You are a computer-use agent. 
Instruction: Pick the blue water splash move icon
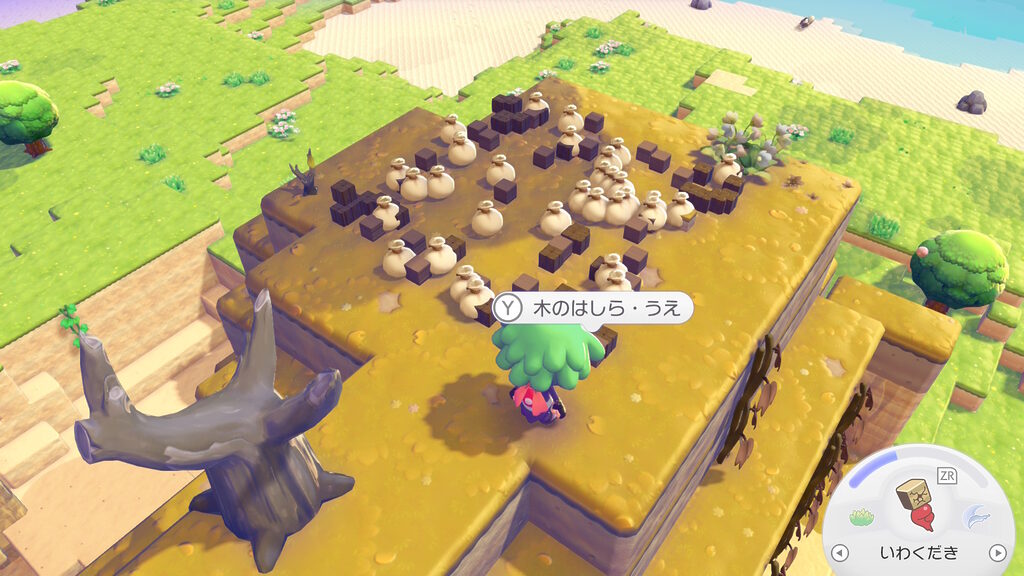click(x=975, y=516)
